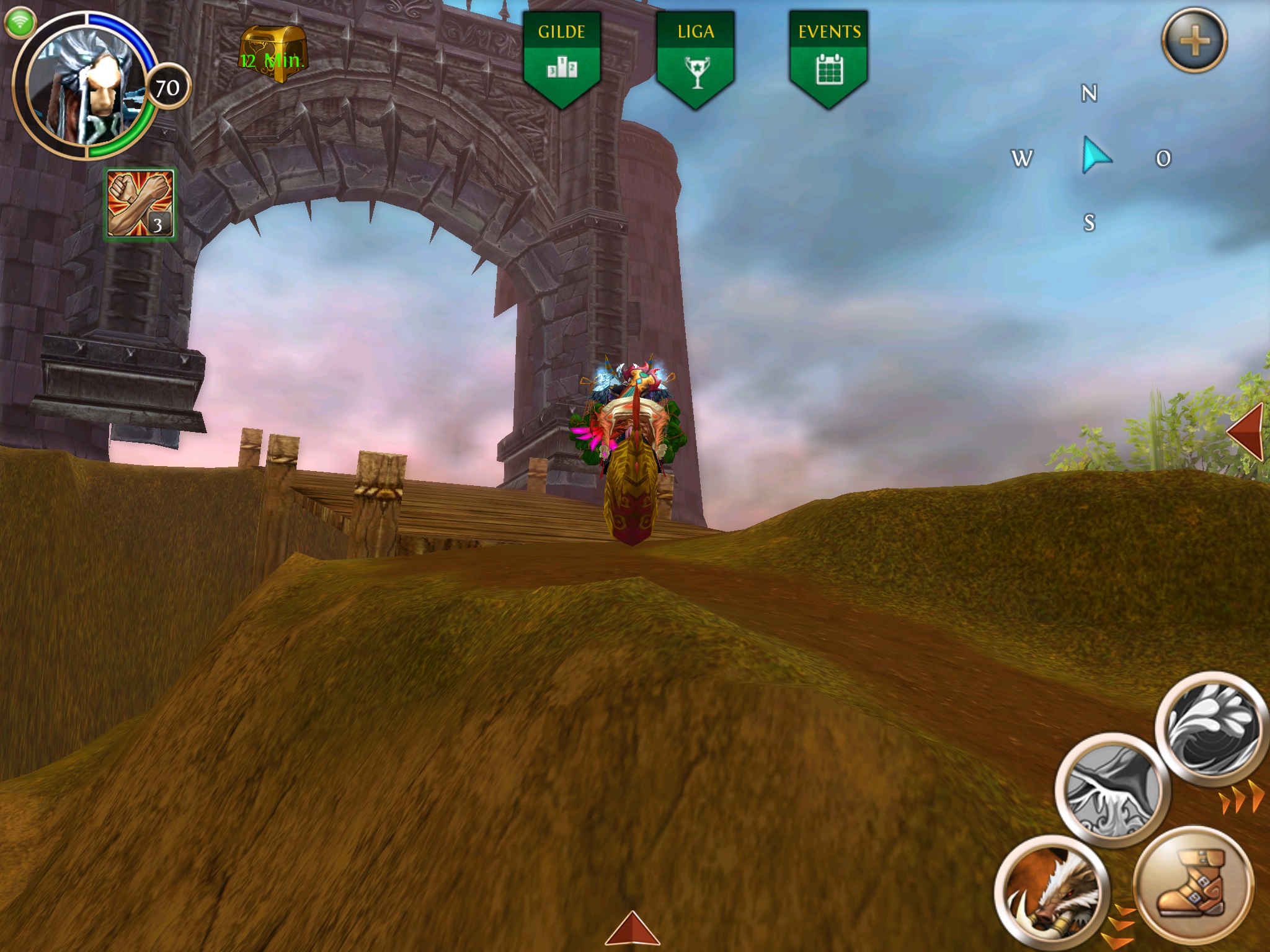1270x952 pixels.
Task: Click the compass with cyan arrow
Action: coord(1093,157)
